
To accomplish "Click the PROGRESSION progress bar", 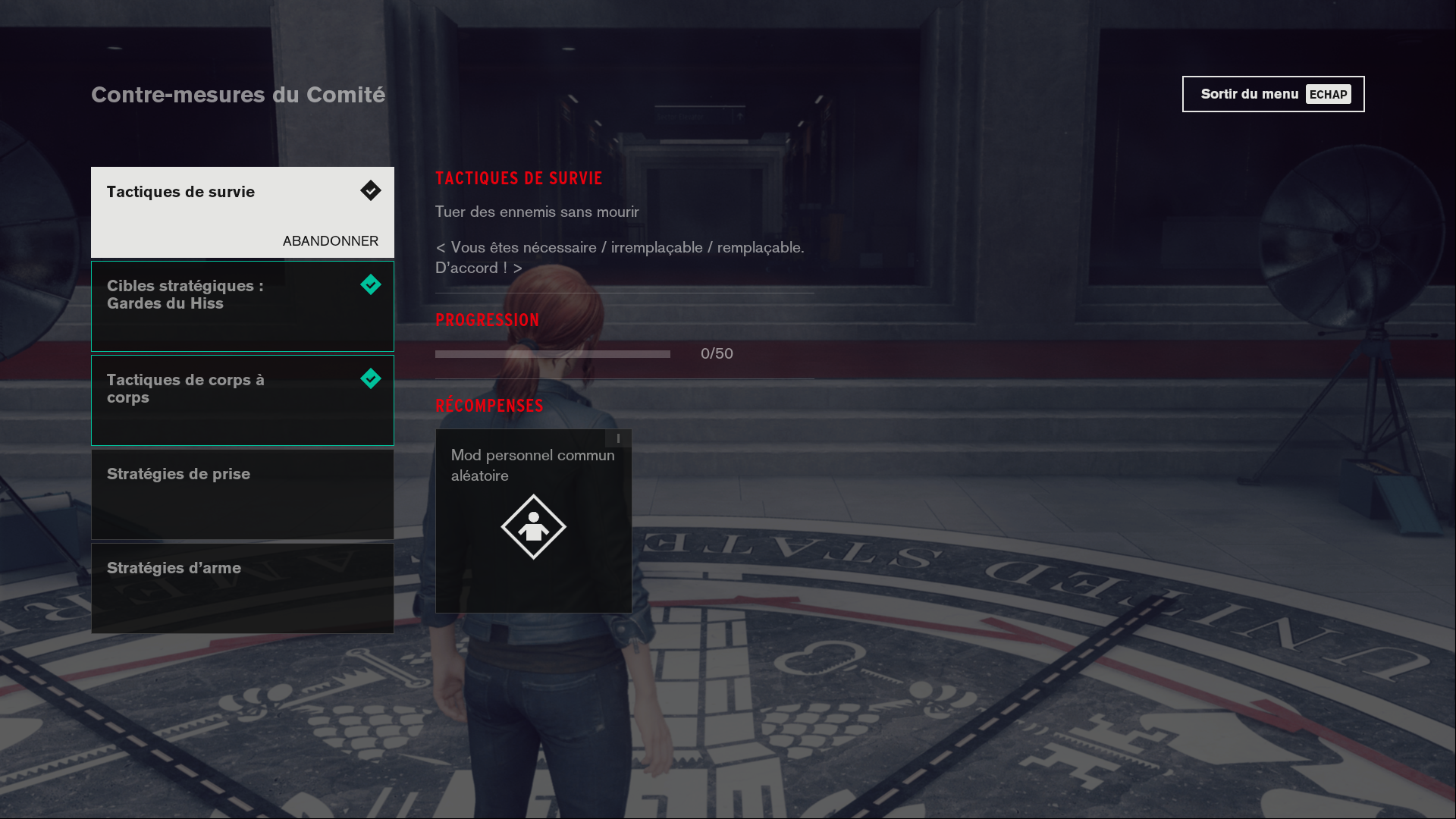I will point(551,353).
